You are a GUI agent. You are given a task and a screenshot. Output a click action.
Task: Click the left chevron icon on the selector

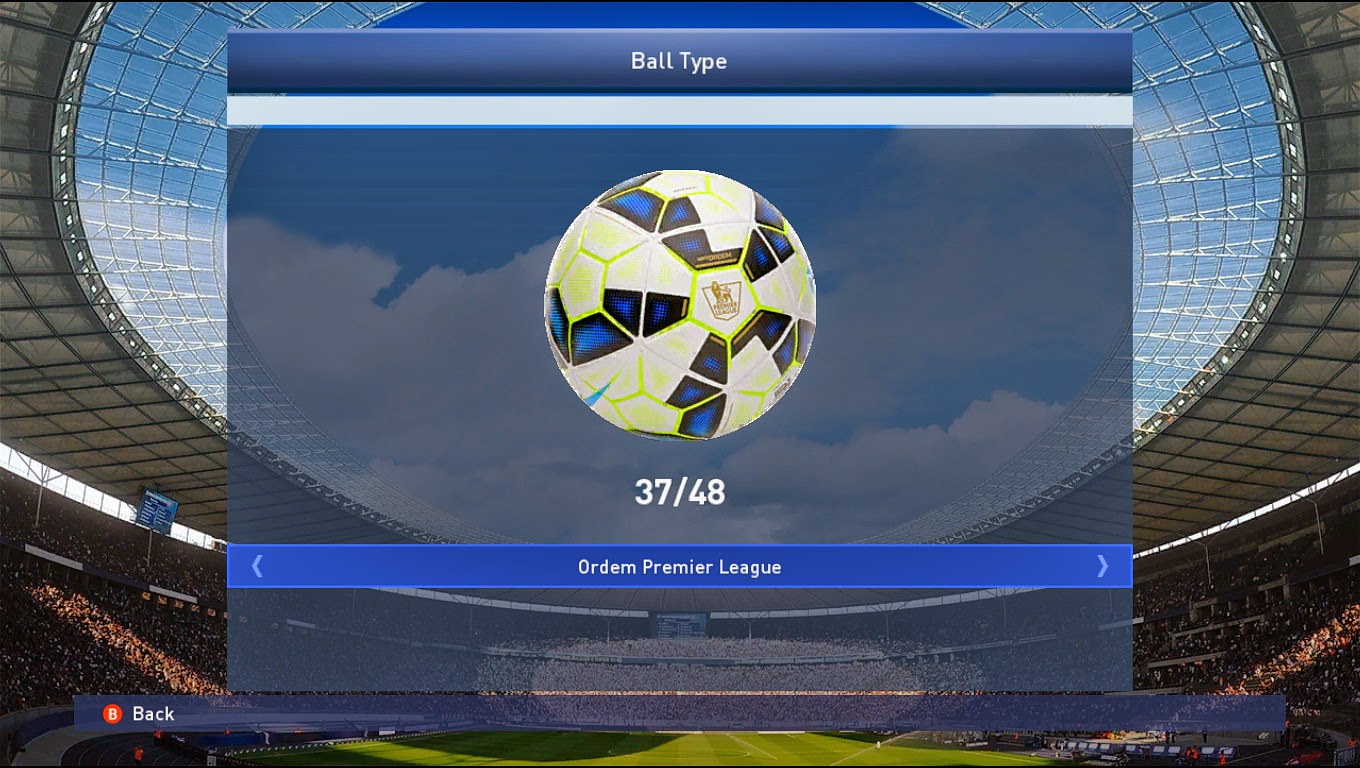tap(258, 566)
